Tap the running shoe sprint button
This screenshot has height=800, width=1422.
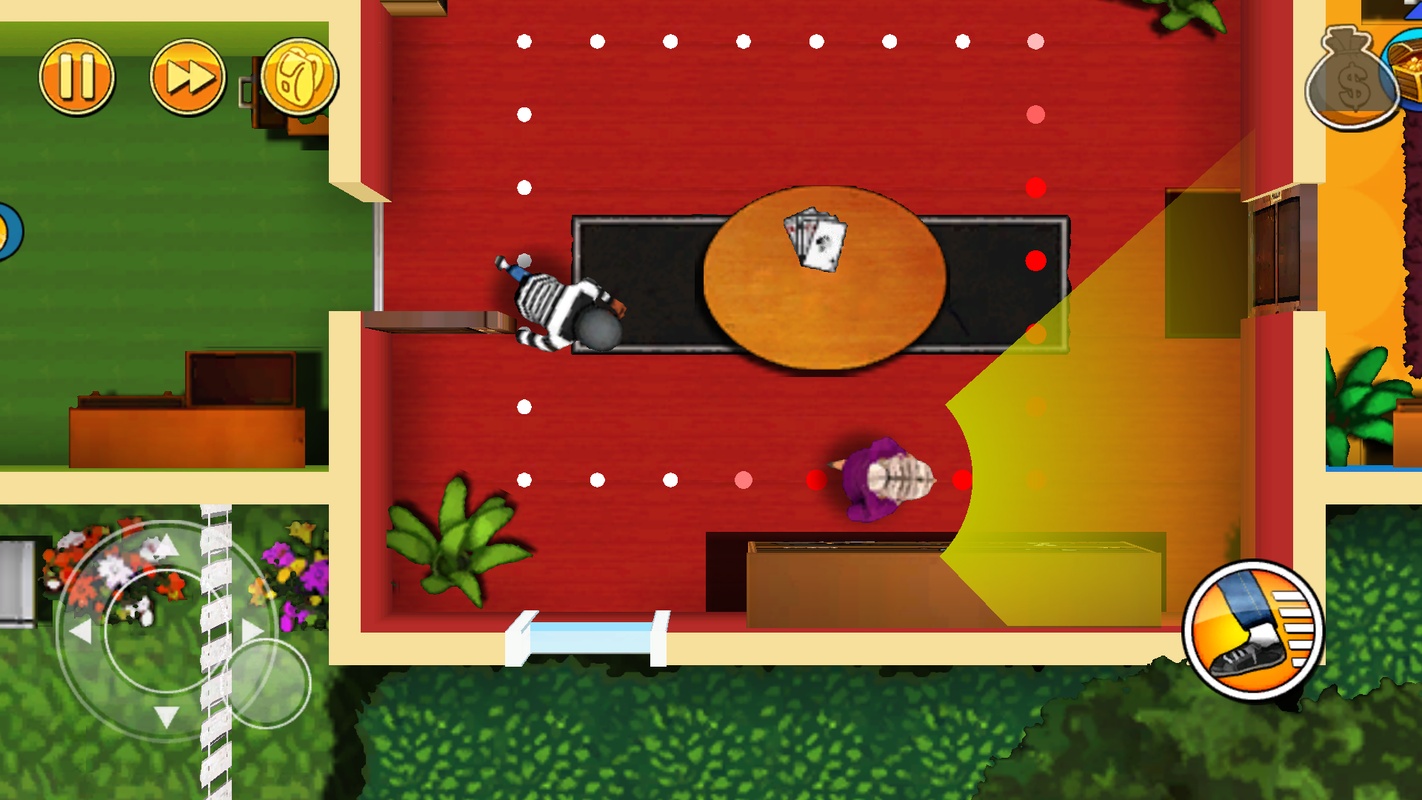(1253, 631)
